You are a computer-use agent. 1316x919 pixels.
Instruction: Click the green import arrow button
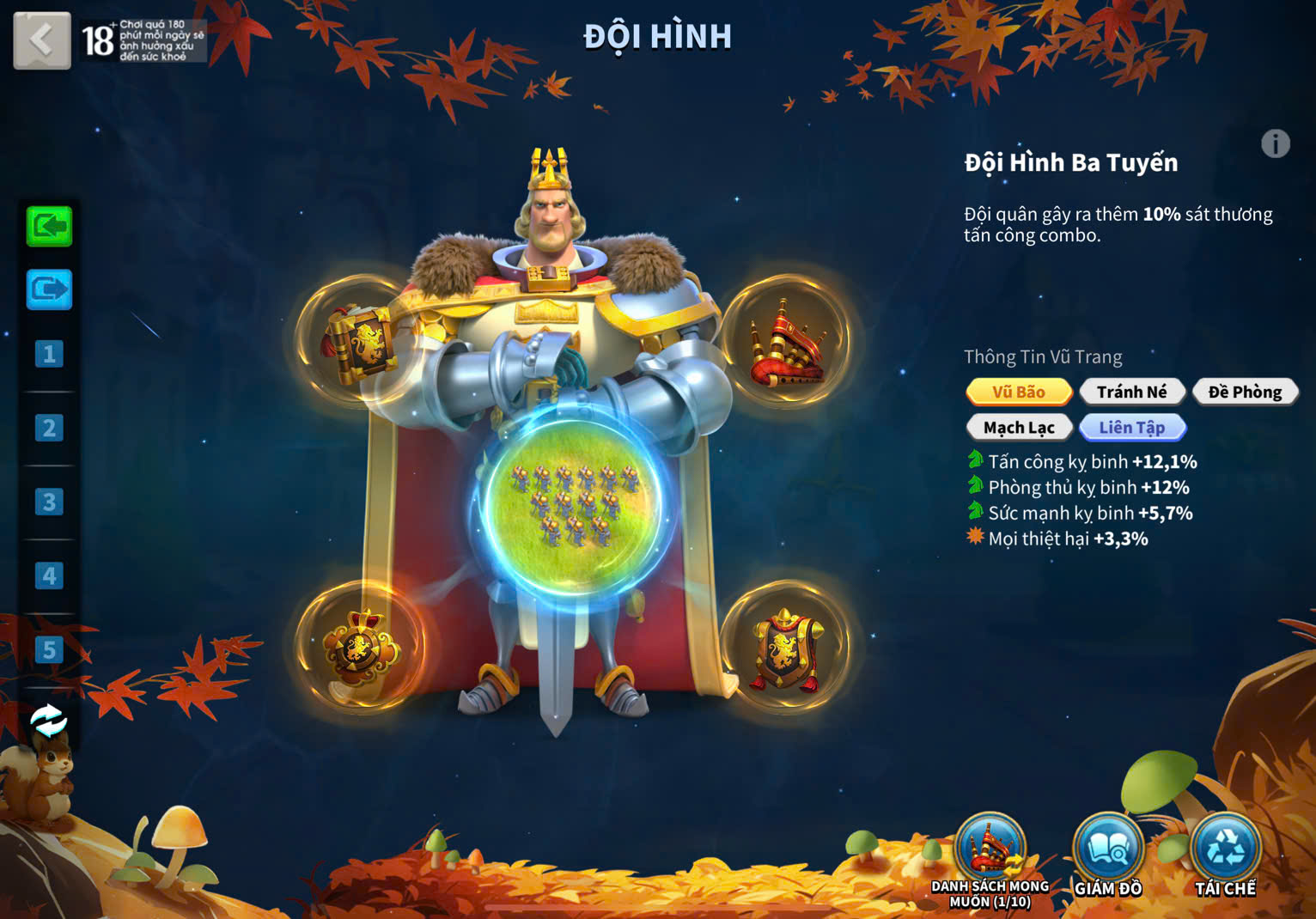(49, 227)
